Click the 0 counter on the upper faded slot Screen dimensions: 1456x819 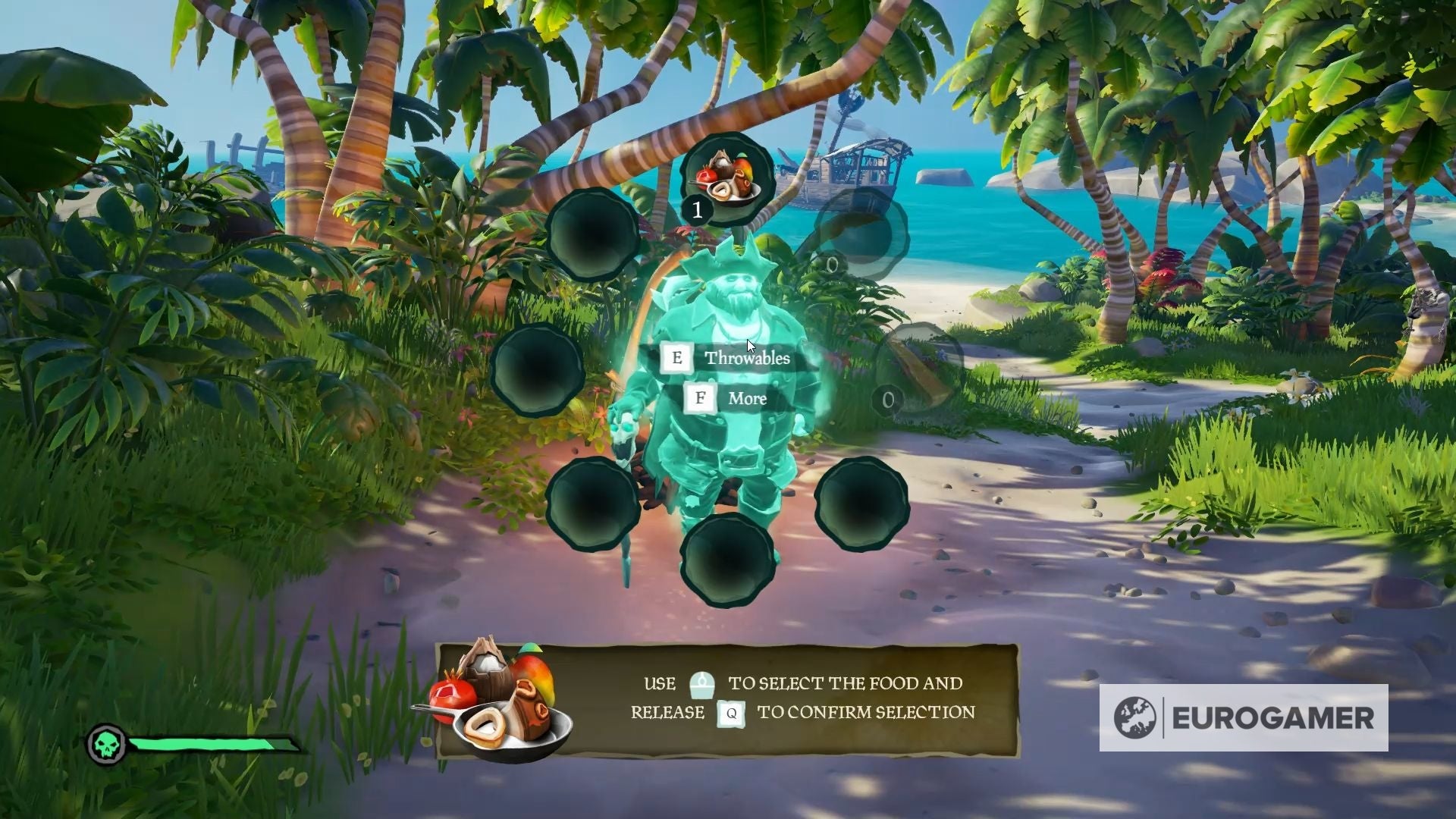tap(830, 263)
